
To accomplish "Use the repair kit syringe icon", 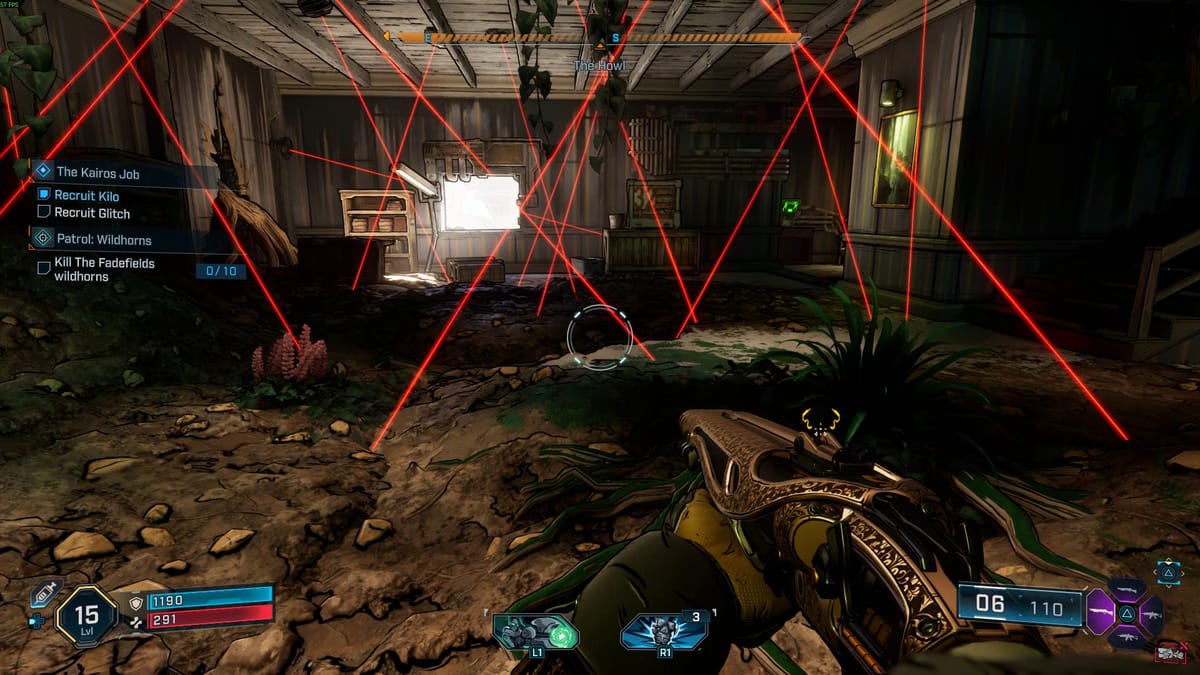I will [46, 593].
